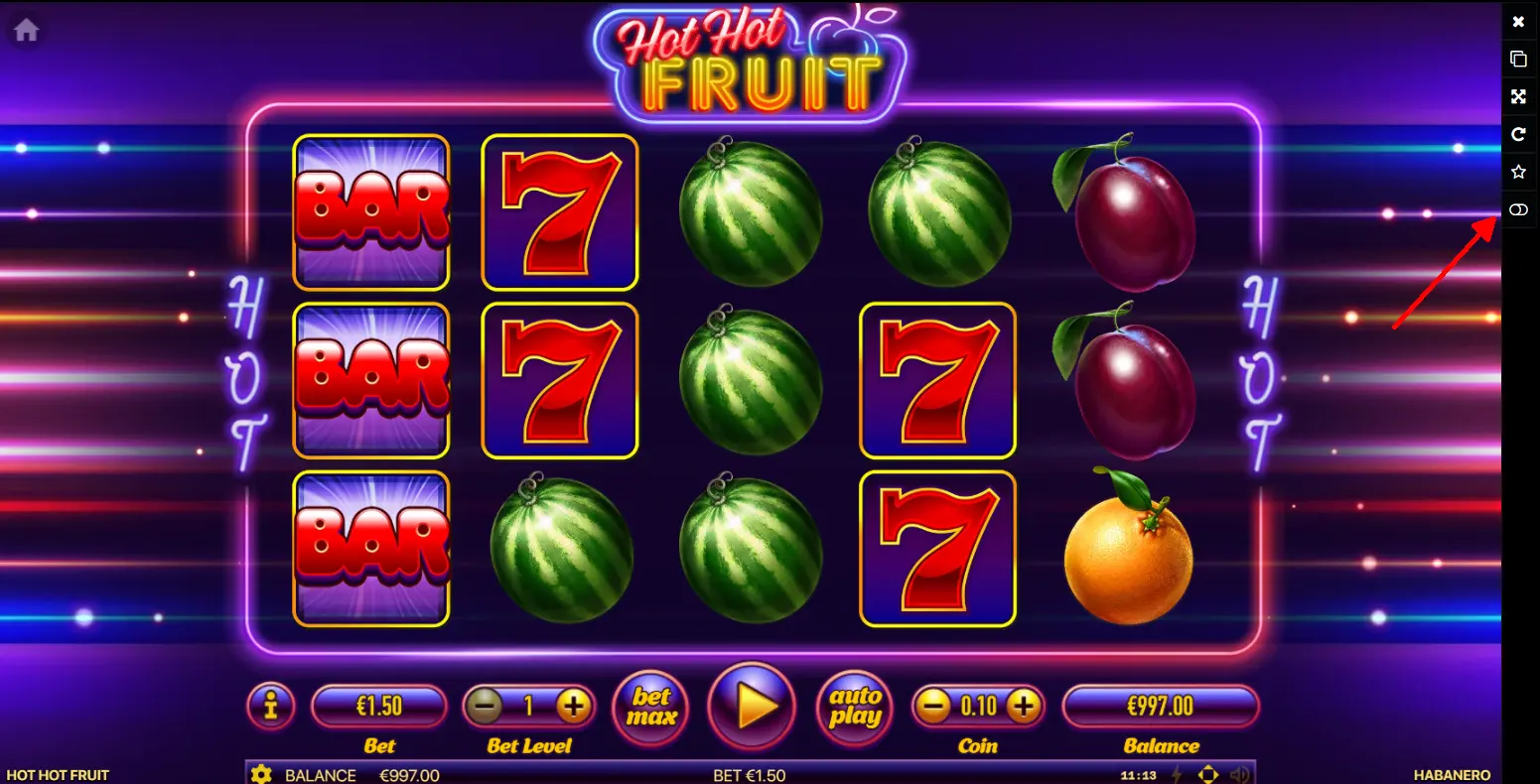The height and width of the screenshot is (784, 1540).
Task: Open game in a new window
Action: point(1518,59)
